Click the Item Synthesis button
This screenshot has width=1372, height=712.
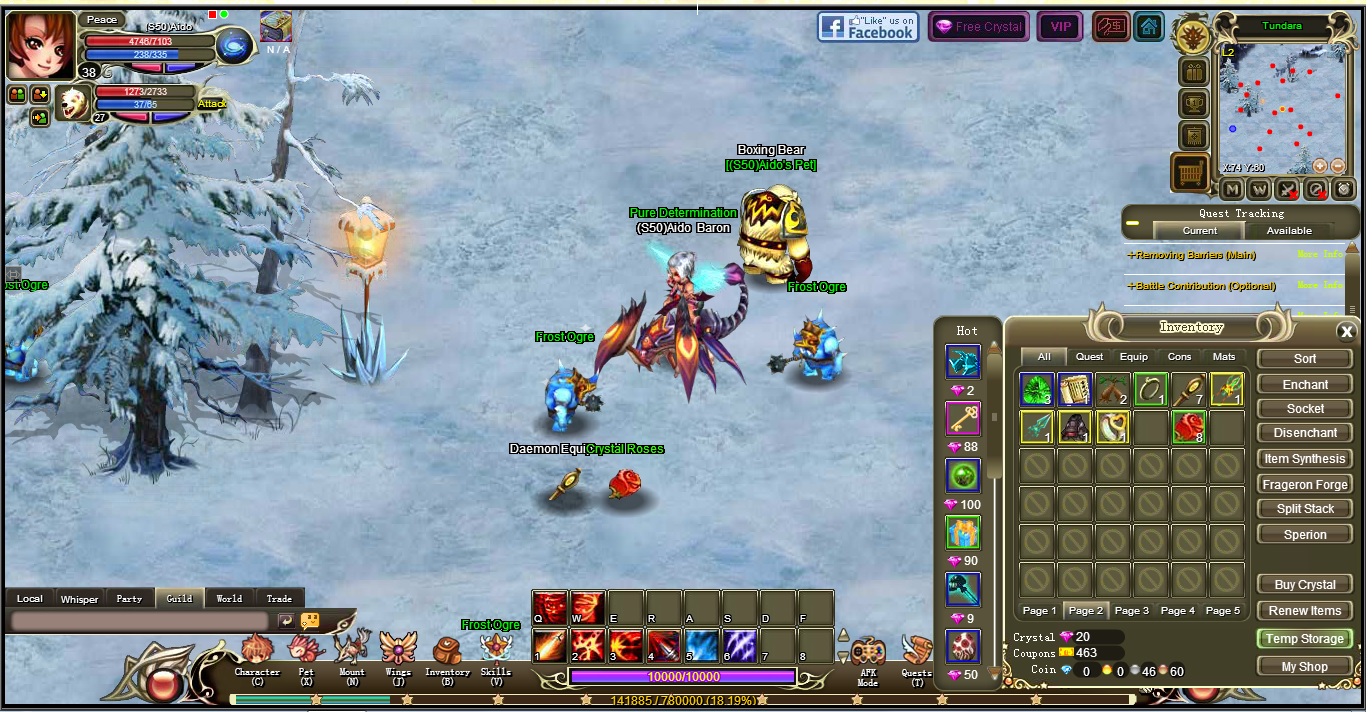coord(1304,458)
